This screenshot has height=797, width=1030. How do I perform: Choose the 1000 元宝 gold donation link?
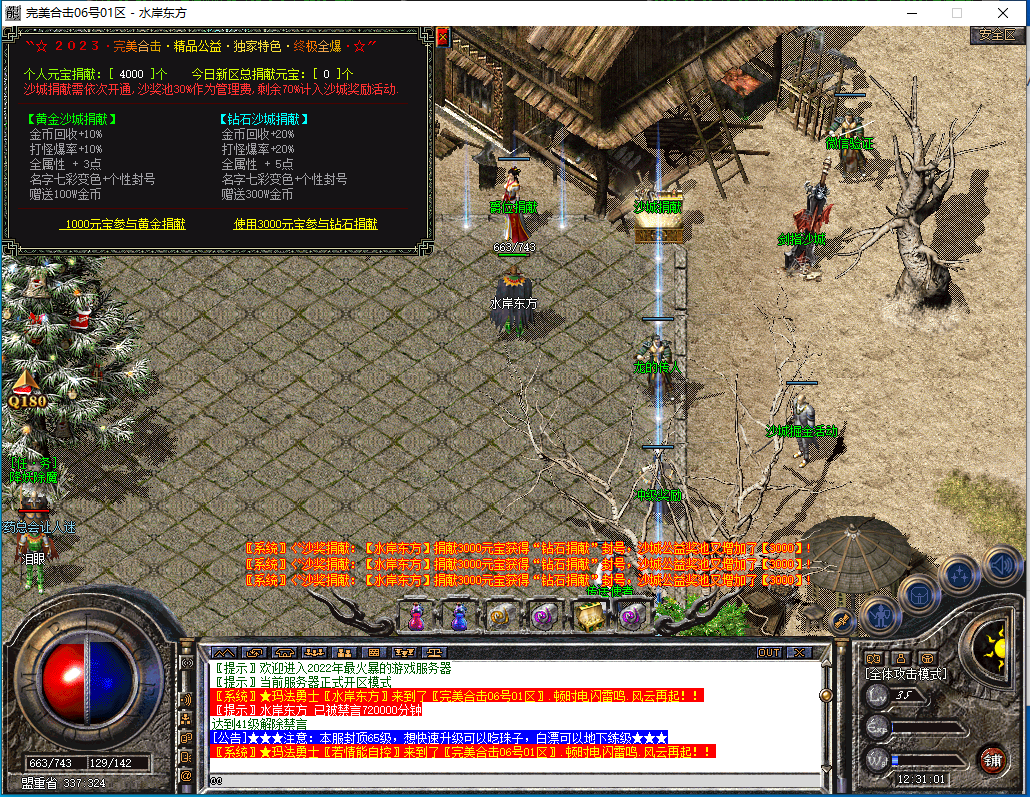125,224
